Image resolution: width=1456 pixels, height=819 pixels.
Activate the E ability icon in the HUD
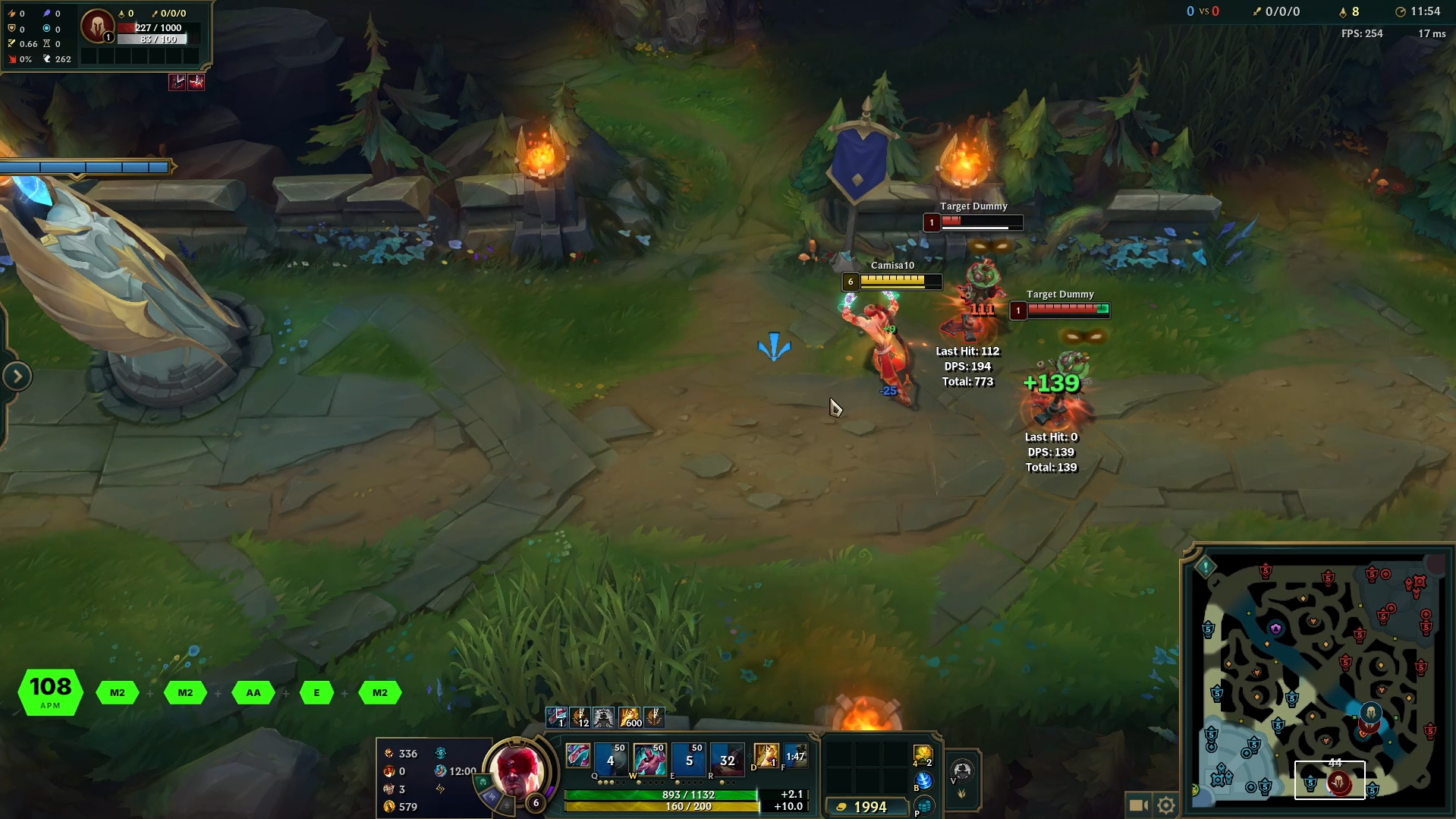tap(689, 759)
